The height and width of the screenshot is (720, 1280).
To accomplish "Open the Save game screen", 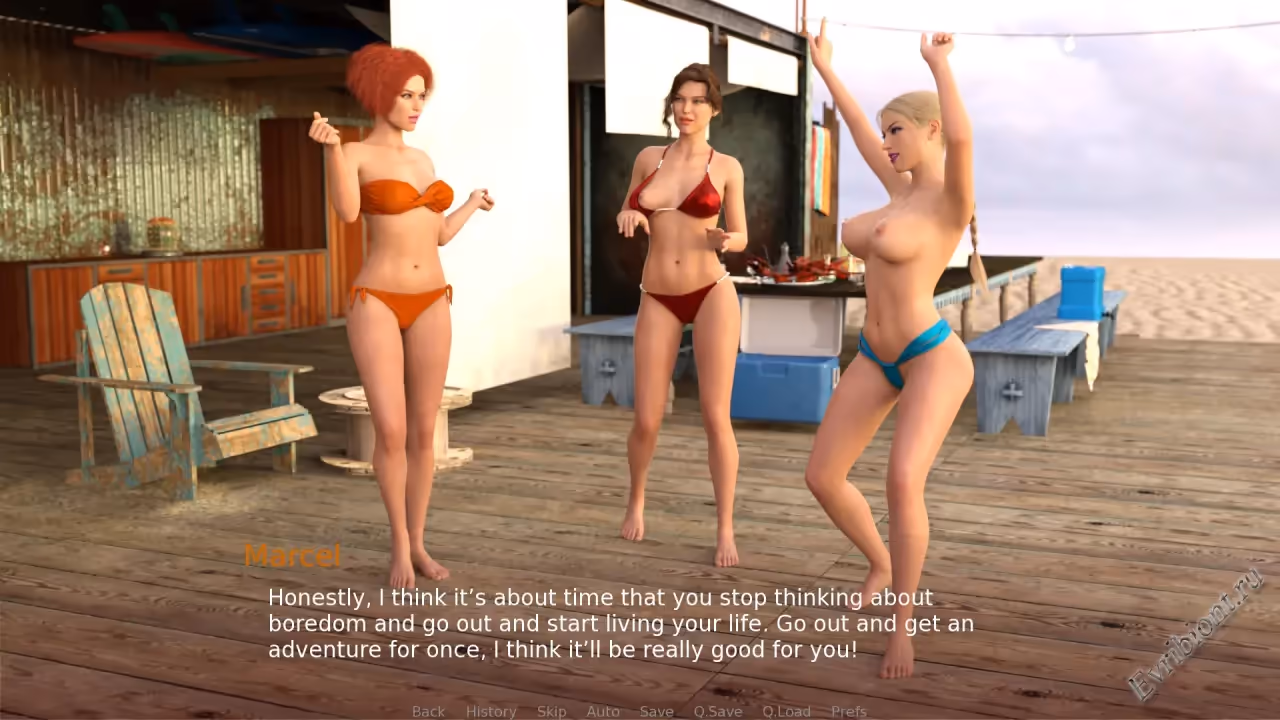I will pos(656,711).
